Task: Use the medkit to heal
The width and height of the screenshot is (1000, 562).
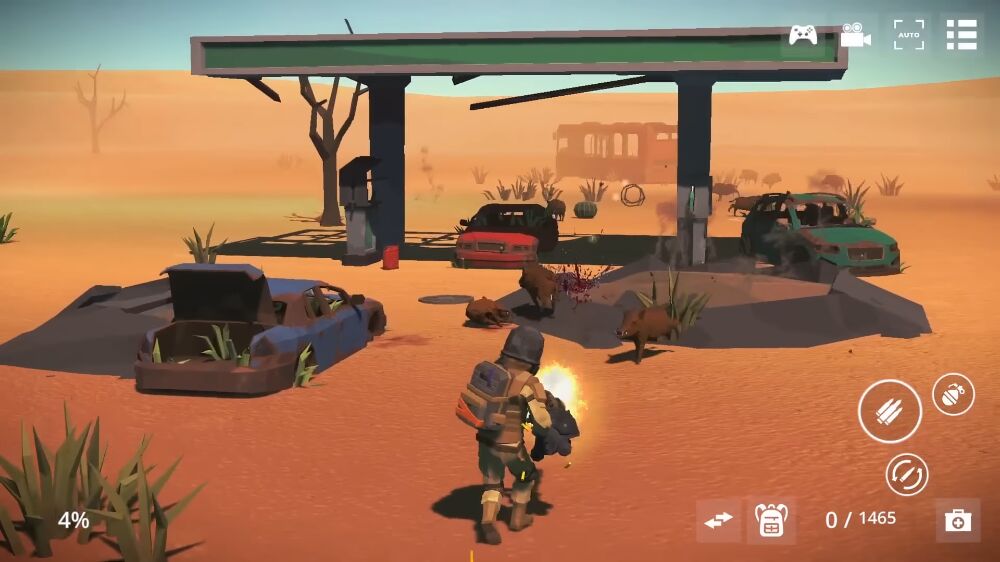Action: 958,520
